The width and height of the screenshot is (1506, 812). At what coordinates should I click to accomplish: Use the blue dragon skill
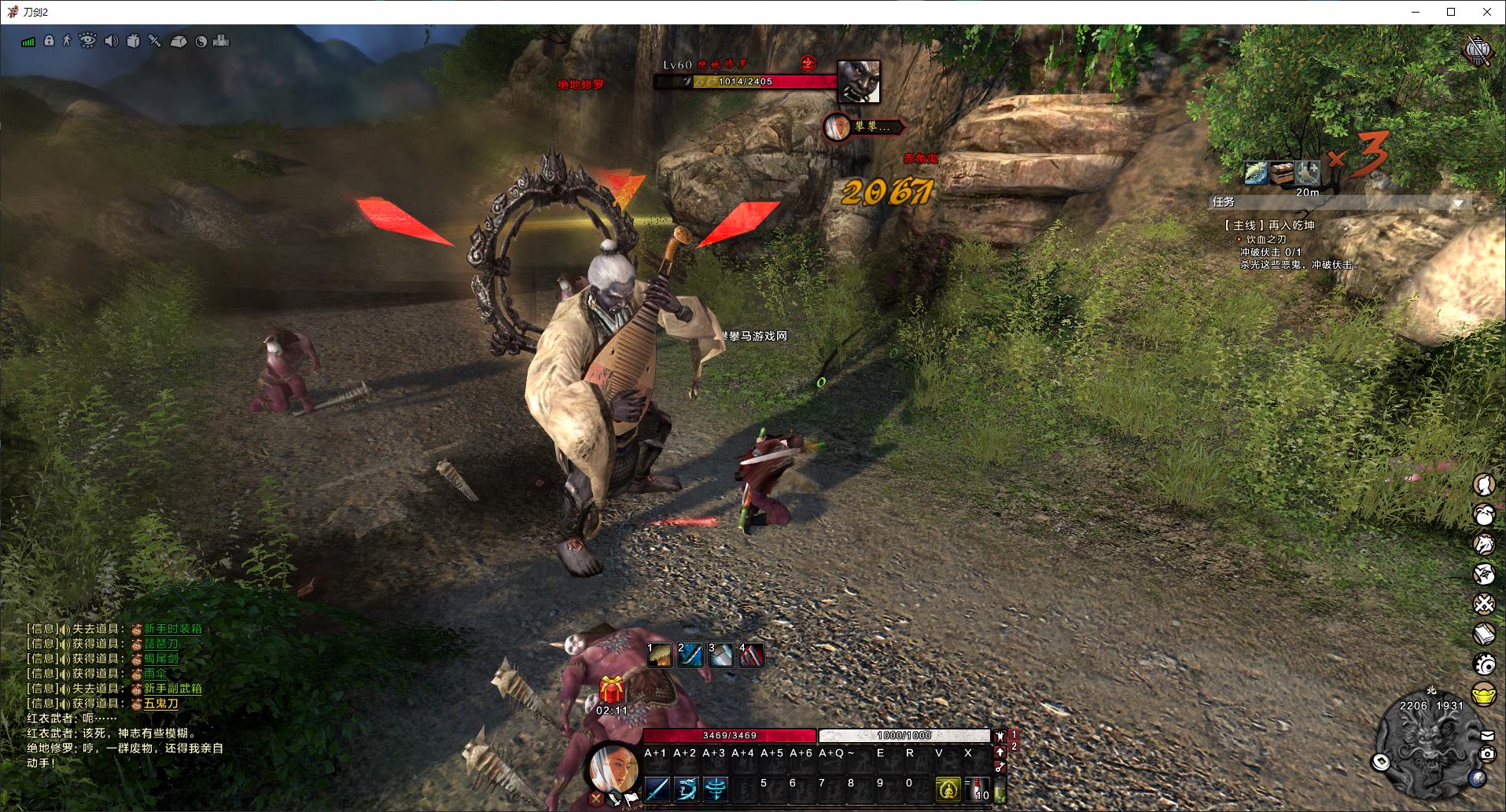(x=686, y=788)
